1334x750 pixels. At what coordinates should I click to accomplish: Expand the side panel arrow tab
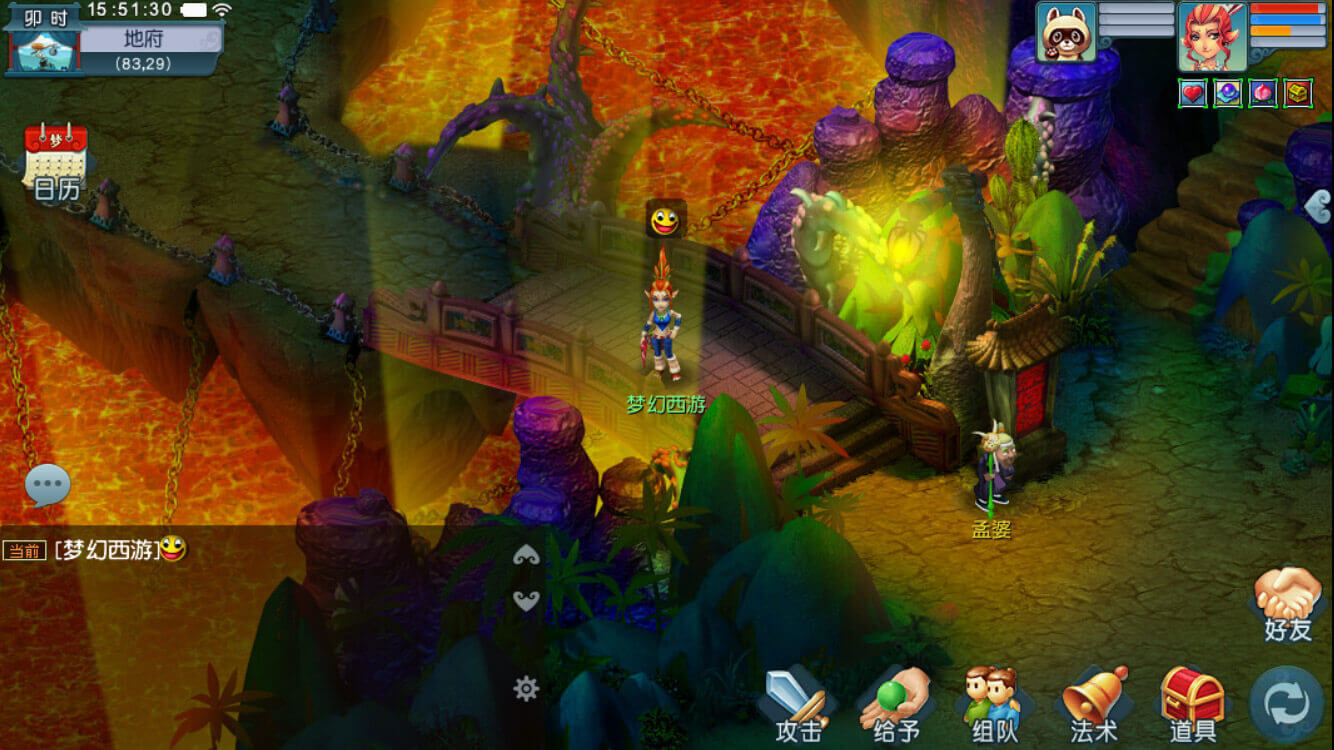pos(1320,205)
